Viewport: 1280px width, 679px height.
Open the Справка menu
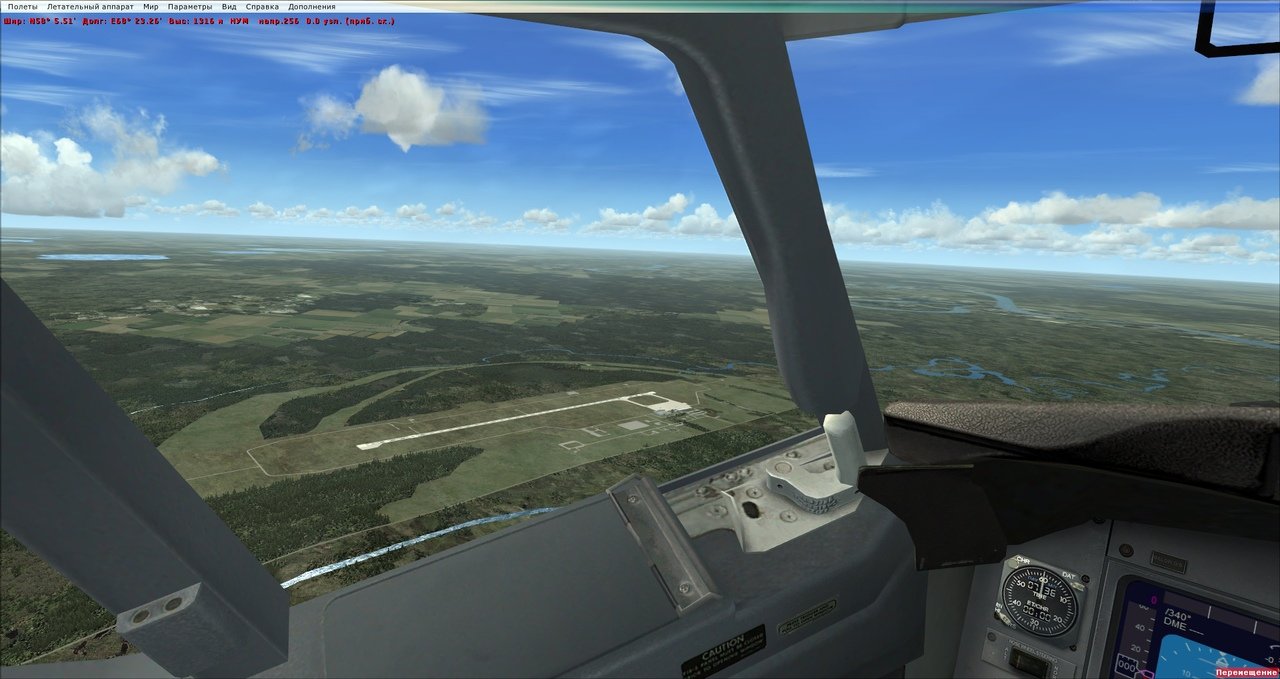pyautogui.click(x=262, y=6)
